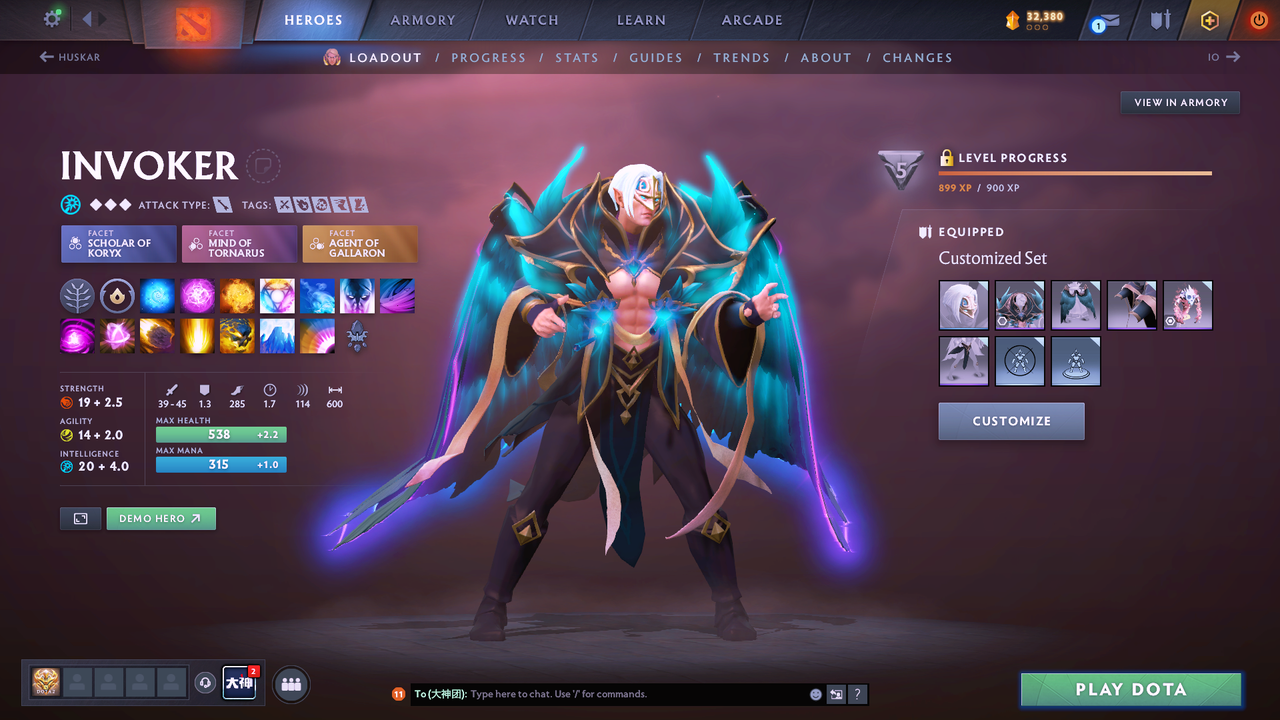Click the voice chat headset icon
Screen dimensions: 1280x720
point(206,682)
